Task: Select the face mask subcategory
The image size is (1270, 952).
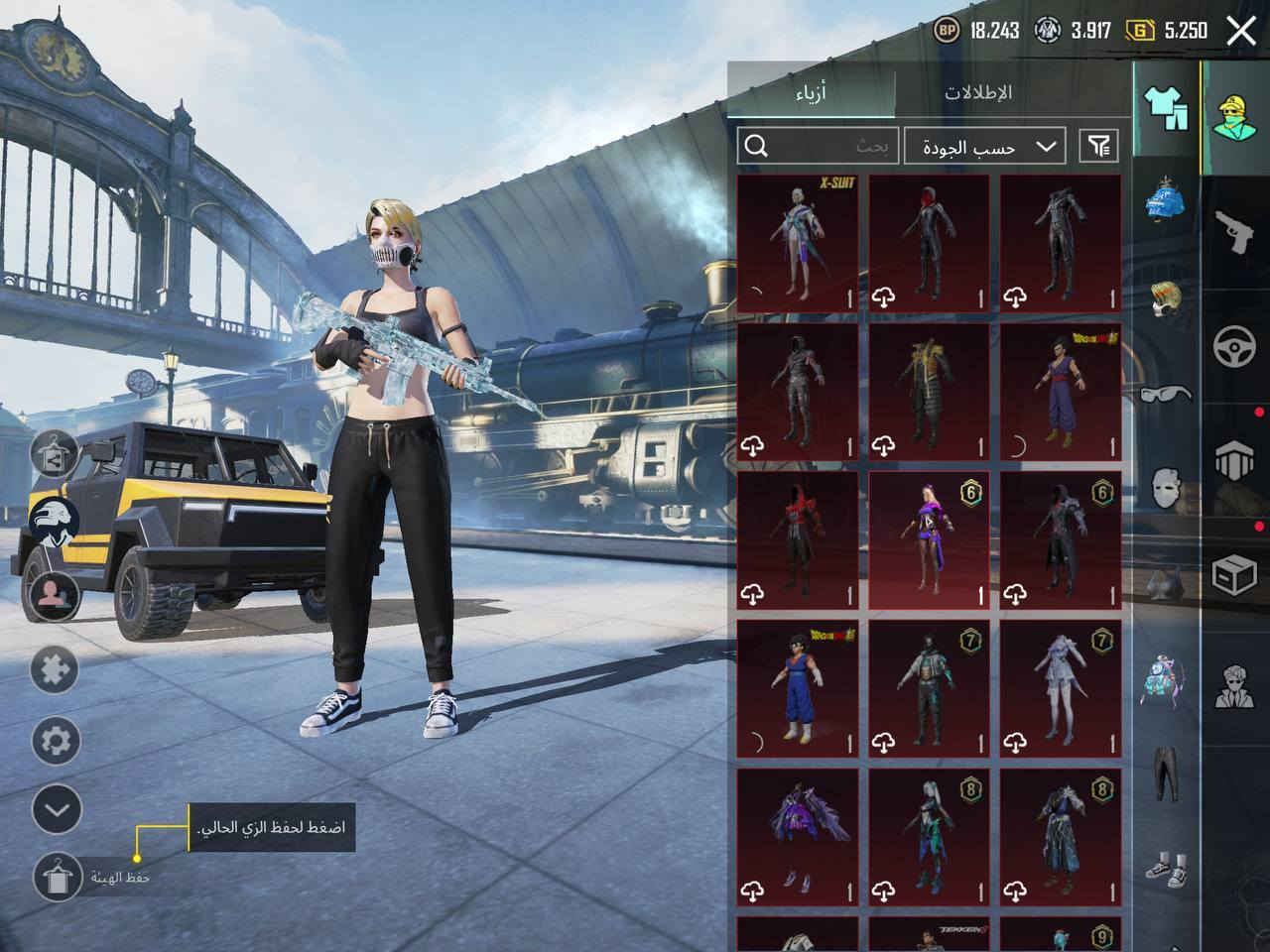Action: 1166,488
